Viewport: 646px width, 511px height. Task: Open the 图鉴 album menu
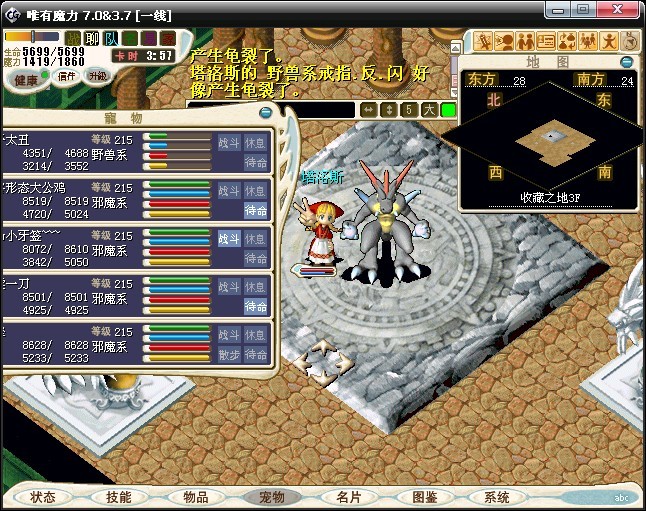(x=424, y=497)
